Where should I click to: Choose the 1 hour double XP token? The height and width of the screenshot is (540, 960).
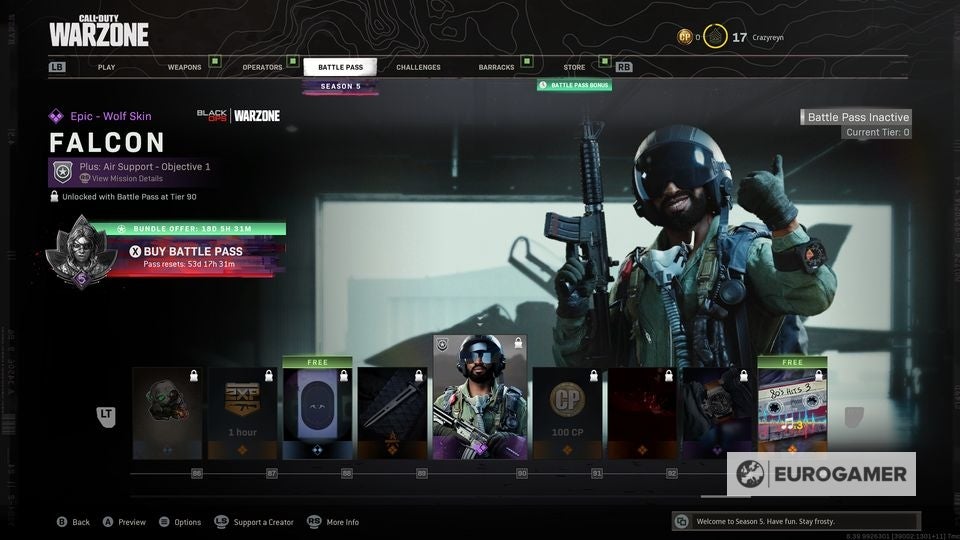click(242, 413)
